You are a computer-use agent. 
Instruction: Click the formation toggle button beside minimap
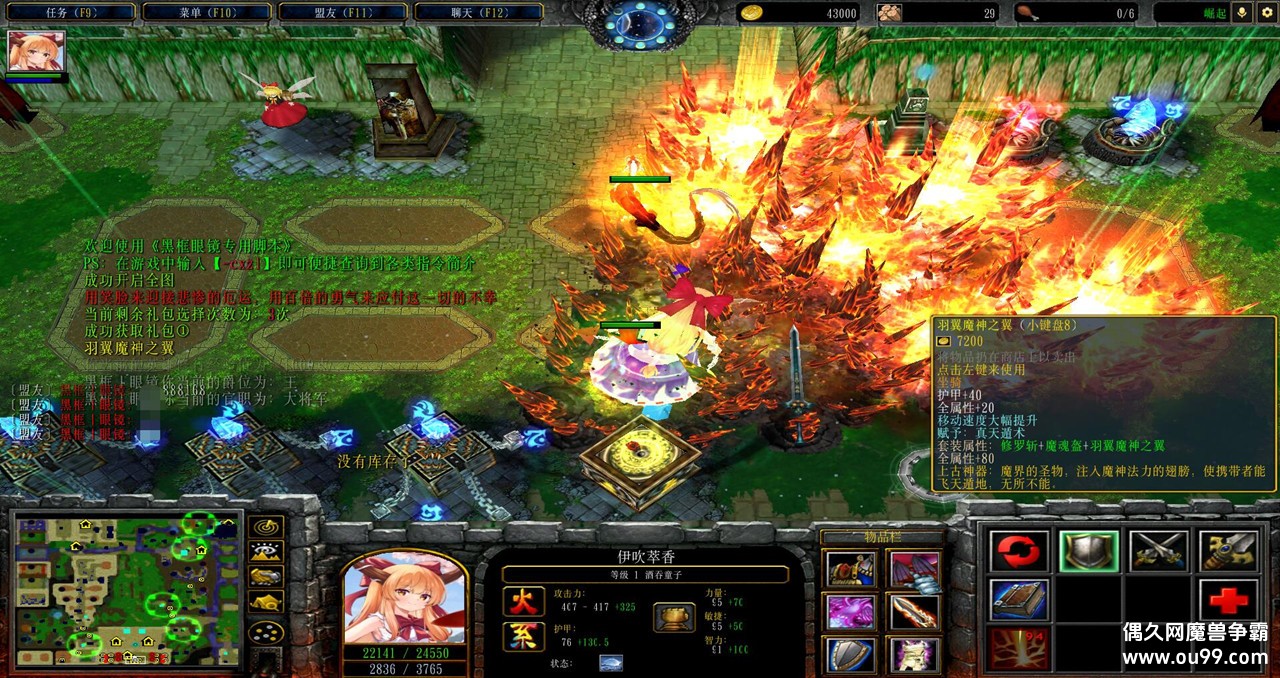(x=265, y=632)
